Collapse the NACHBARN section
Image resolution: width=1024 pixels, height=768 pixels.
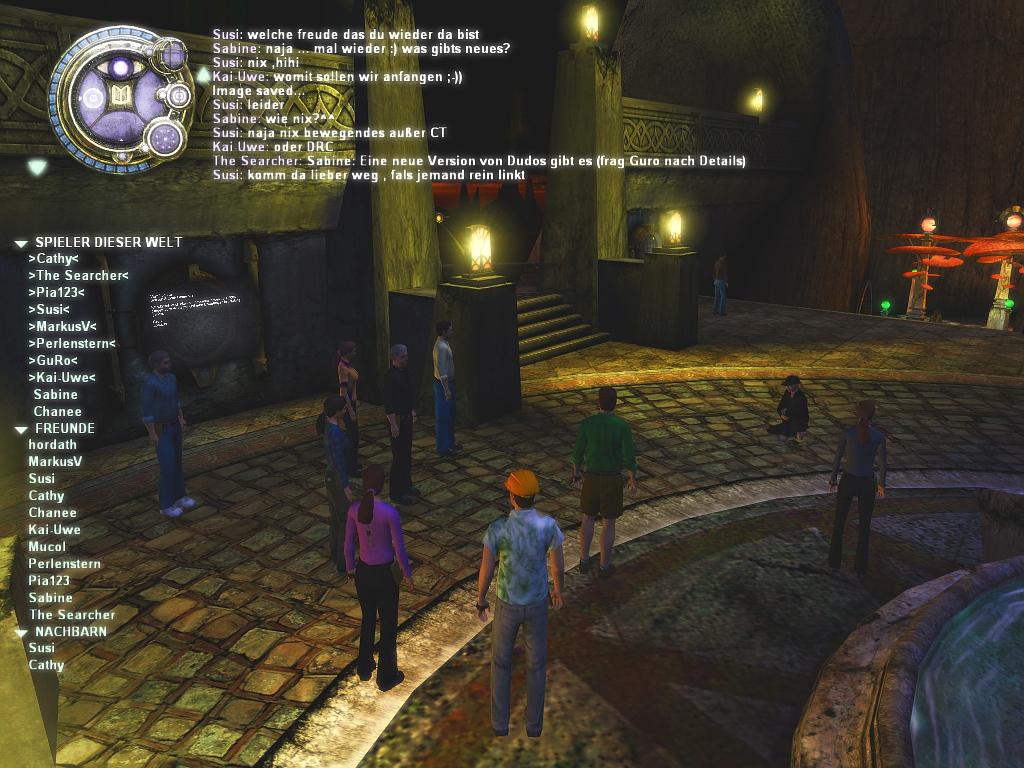coord(20,633)
